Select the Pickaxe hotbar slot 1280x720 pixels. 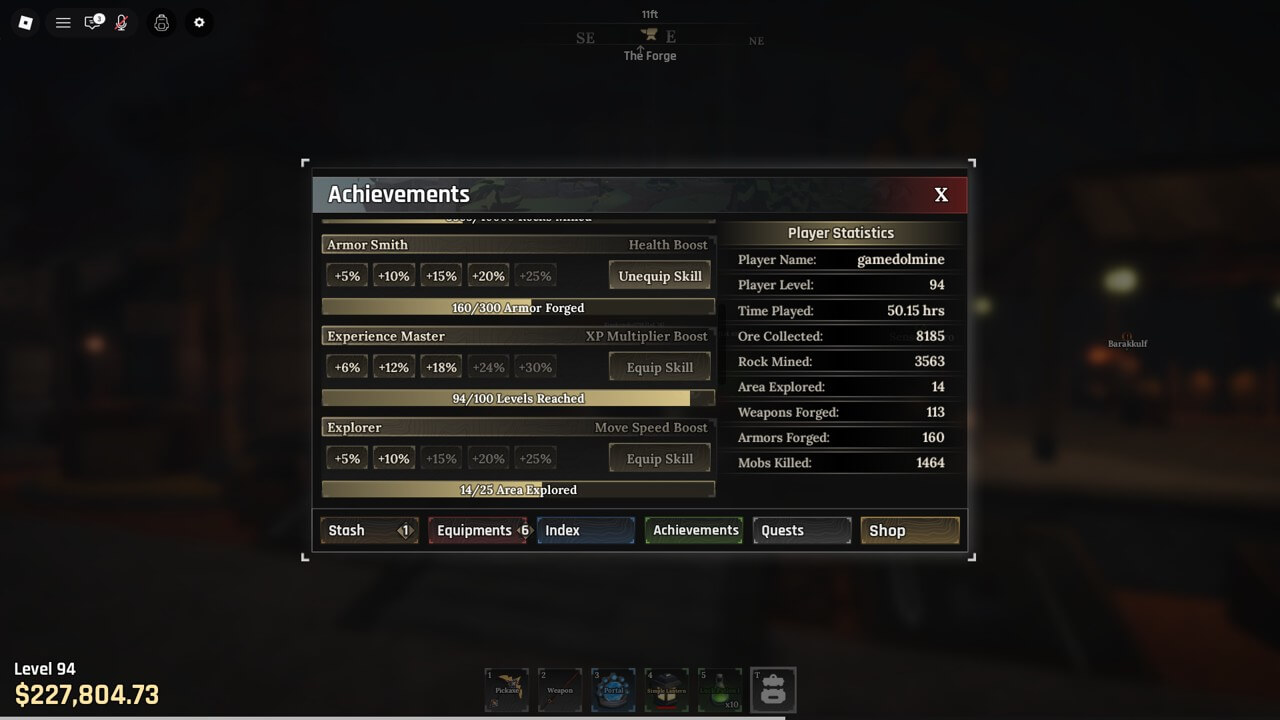click(x=506, y=690)
